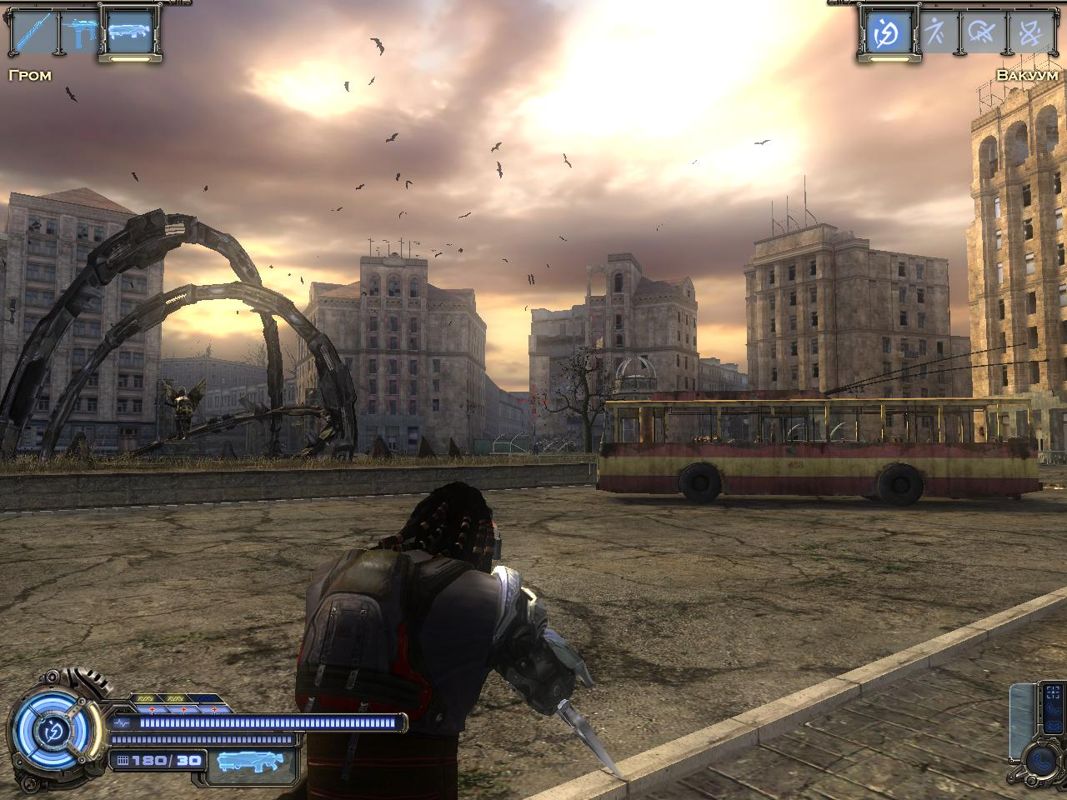Select the third ability rune icon
The width and height of the screenshot is (1067, 800).
click(x=983, y=32)
